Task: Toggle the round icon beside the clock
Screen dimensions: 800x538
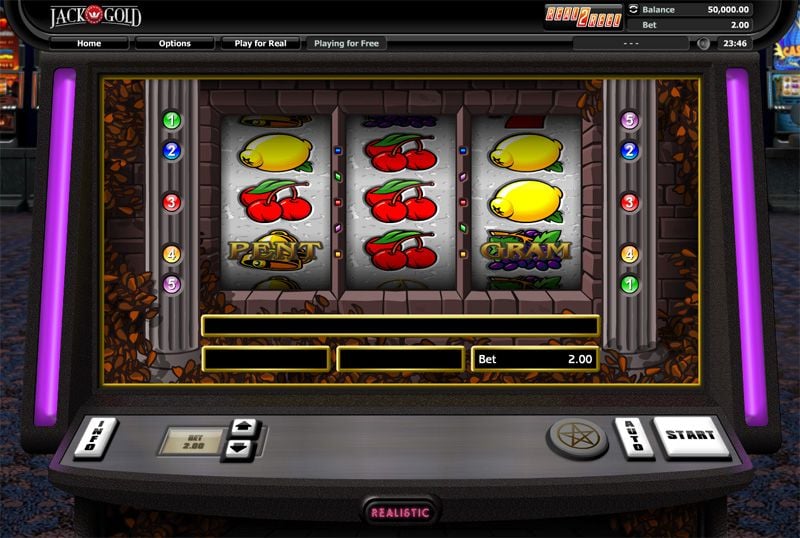Action: 704,44
